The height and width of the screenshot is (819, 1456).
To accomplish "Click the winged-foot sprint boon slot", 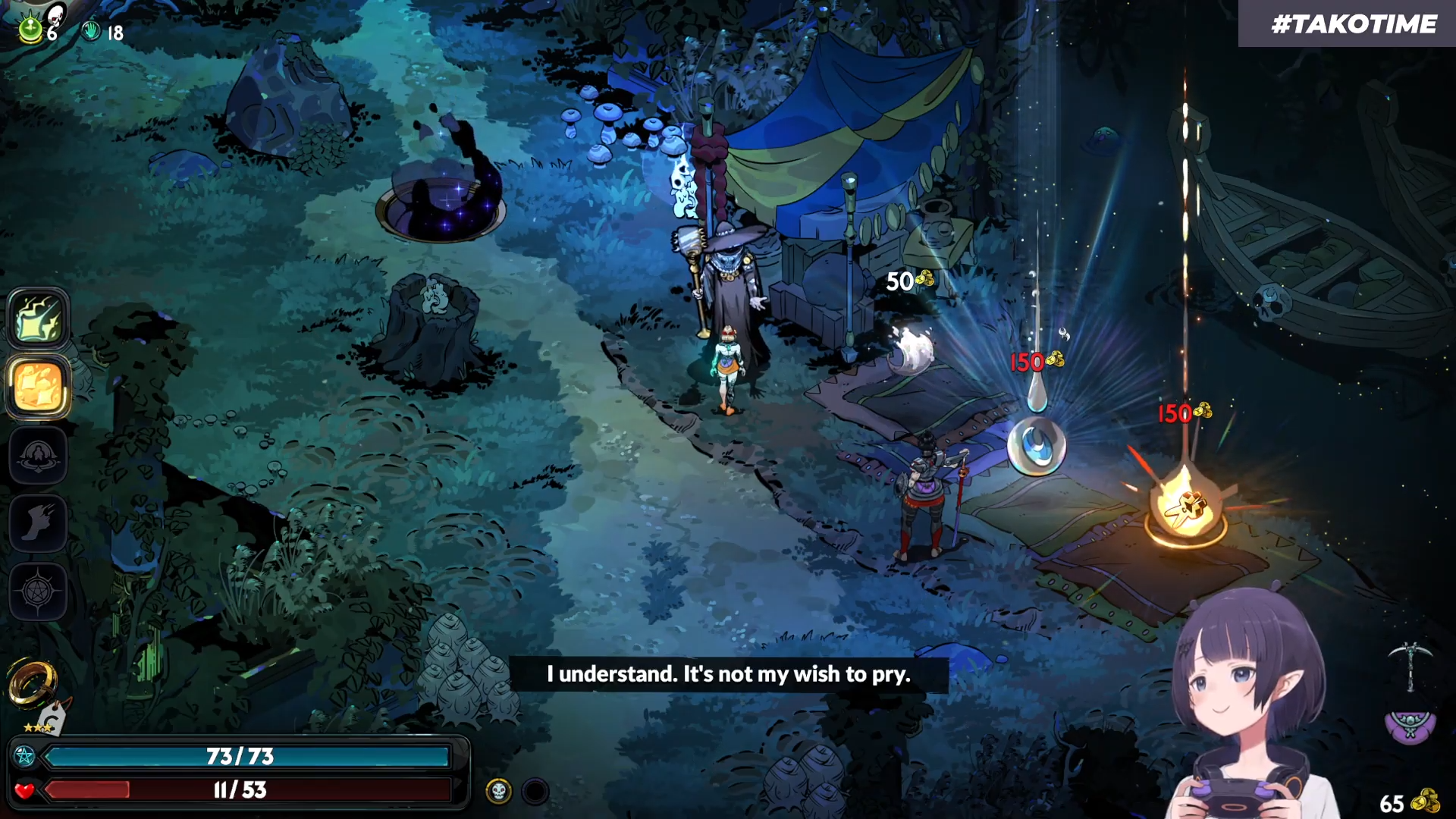I will point(38,523).
